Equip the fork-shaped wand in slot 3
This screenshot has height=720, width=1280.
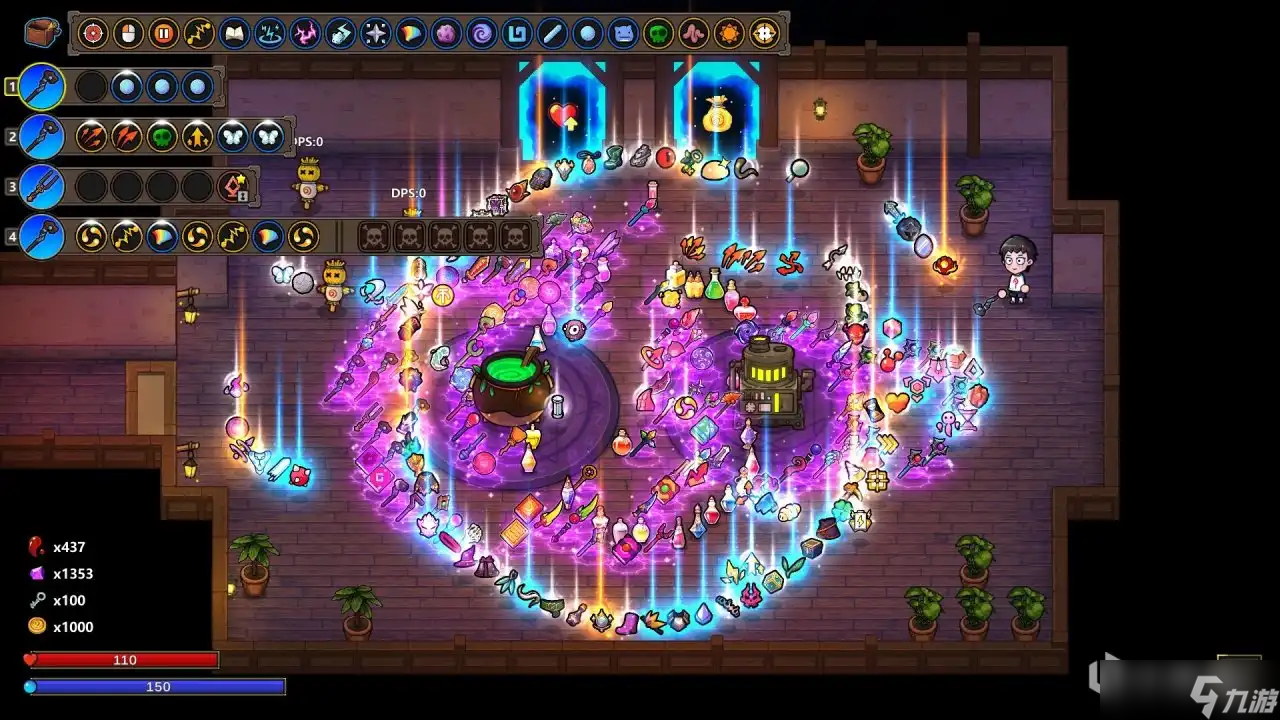42,187
